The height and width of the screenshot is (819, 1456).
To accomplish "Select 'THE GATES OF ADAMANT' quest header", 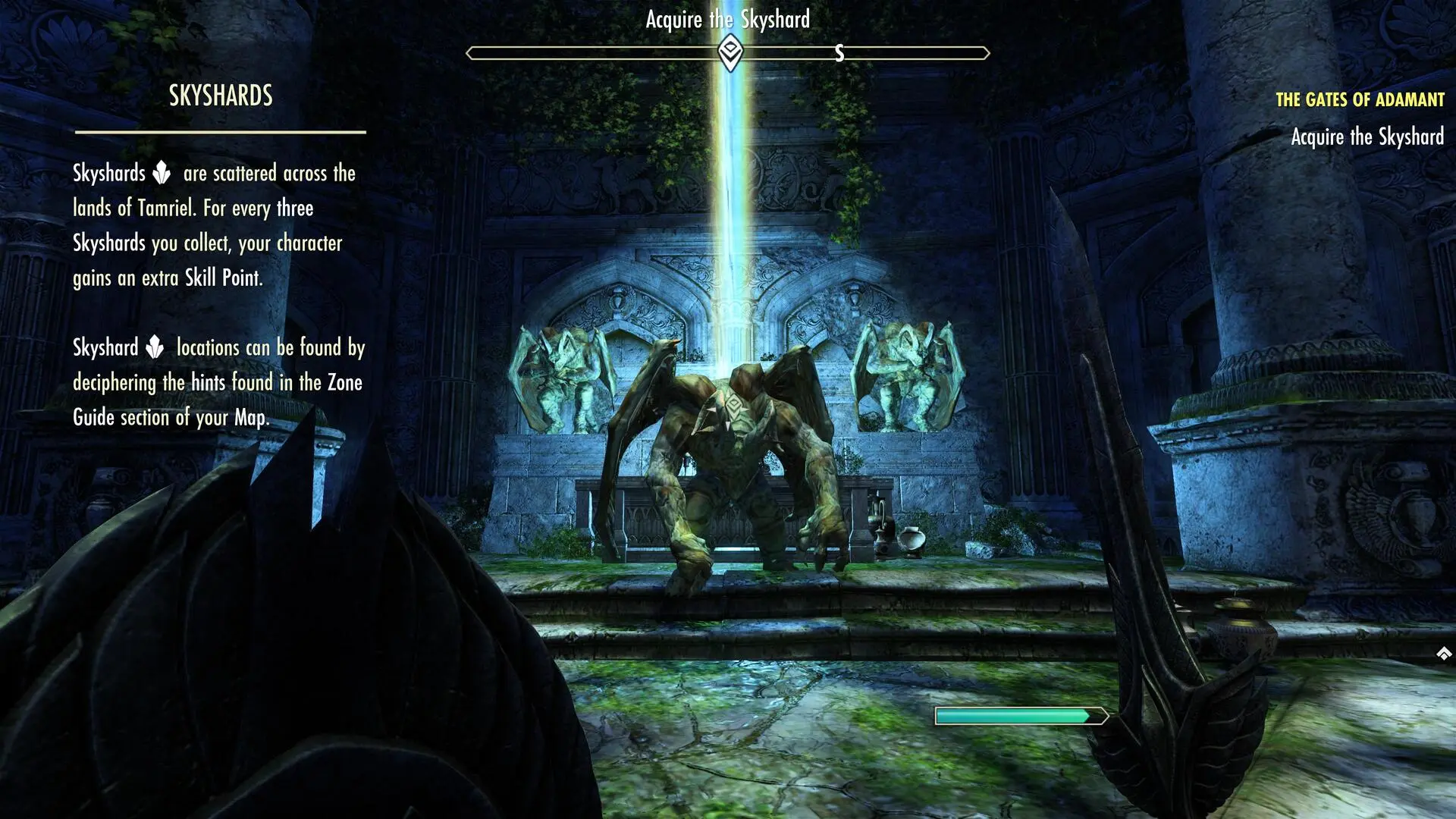I will click(x=1361, y=99).
